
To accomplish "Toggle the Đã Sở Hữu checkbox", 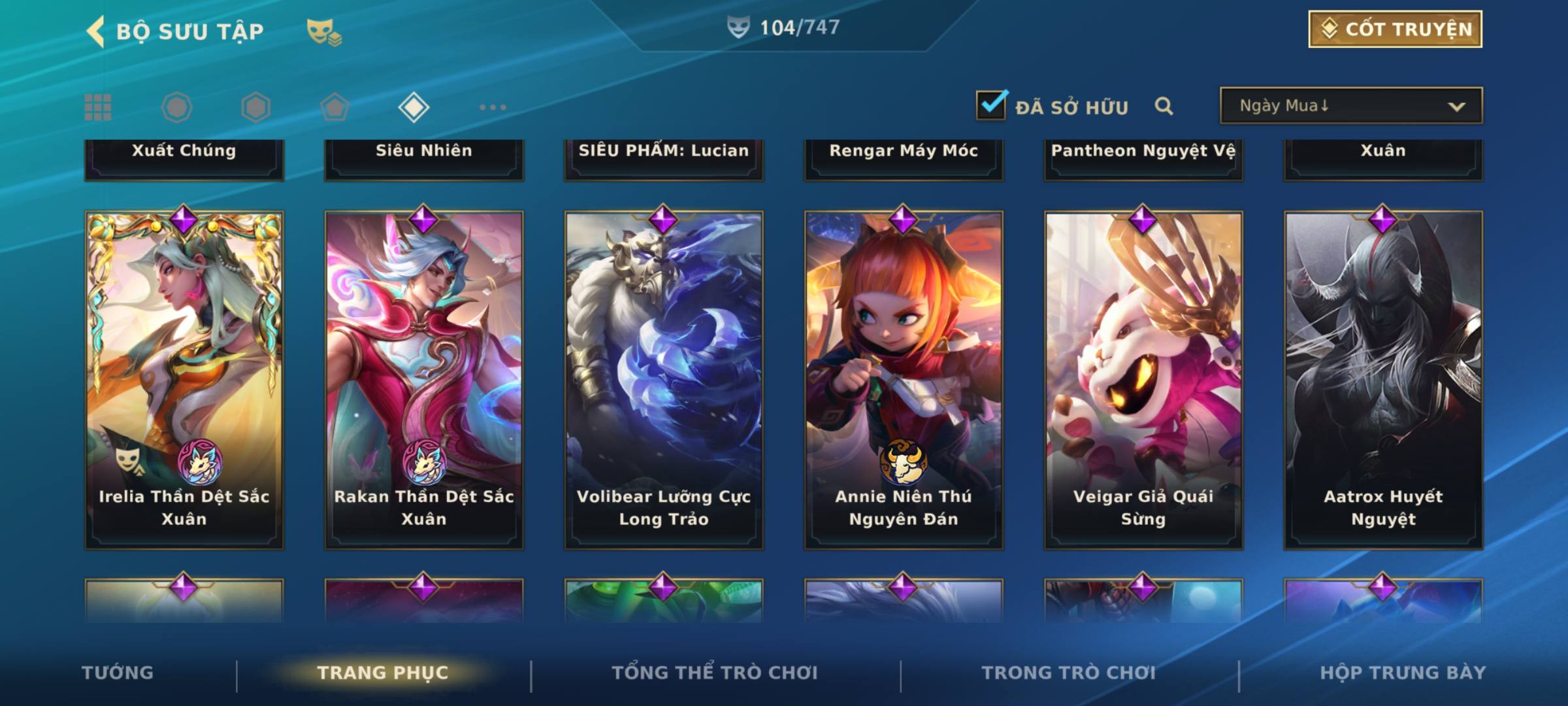I will coord(991,105).
